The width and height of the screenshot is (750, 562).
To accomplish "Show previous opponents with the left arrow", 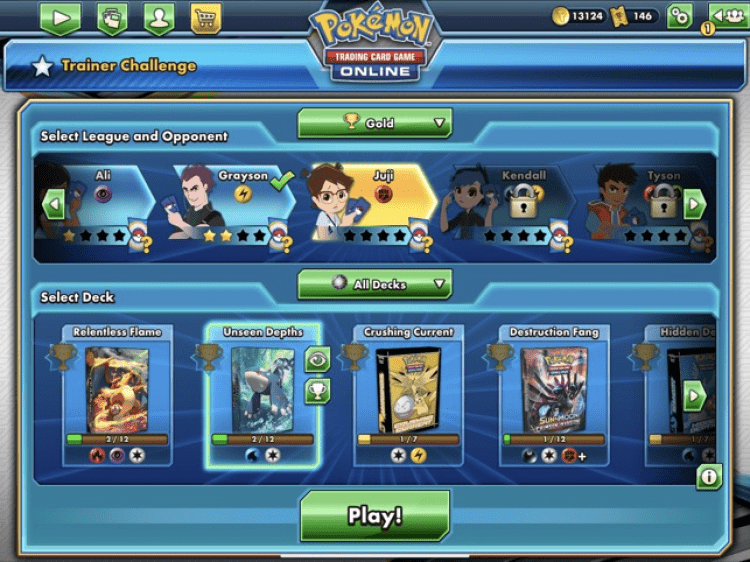I will click(54, 206).
